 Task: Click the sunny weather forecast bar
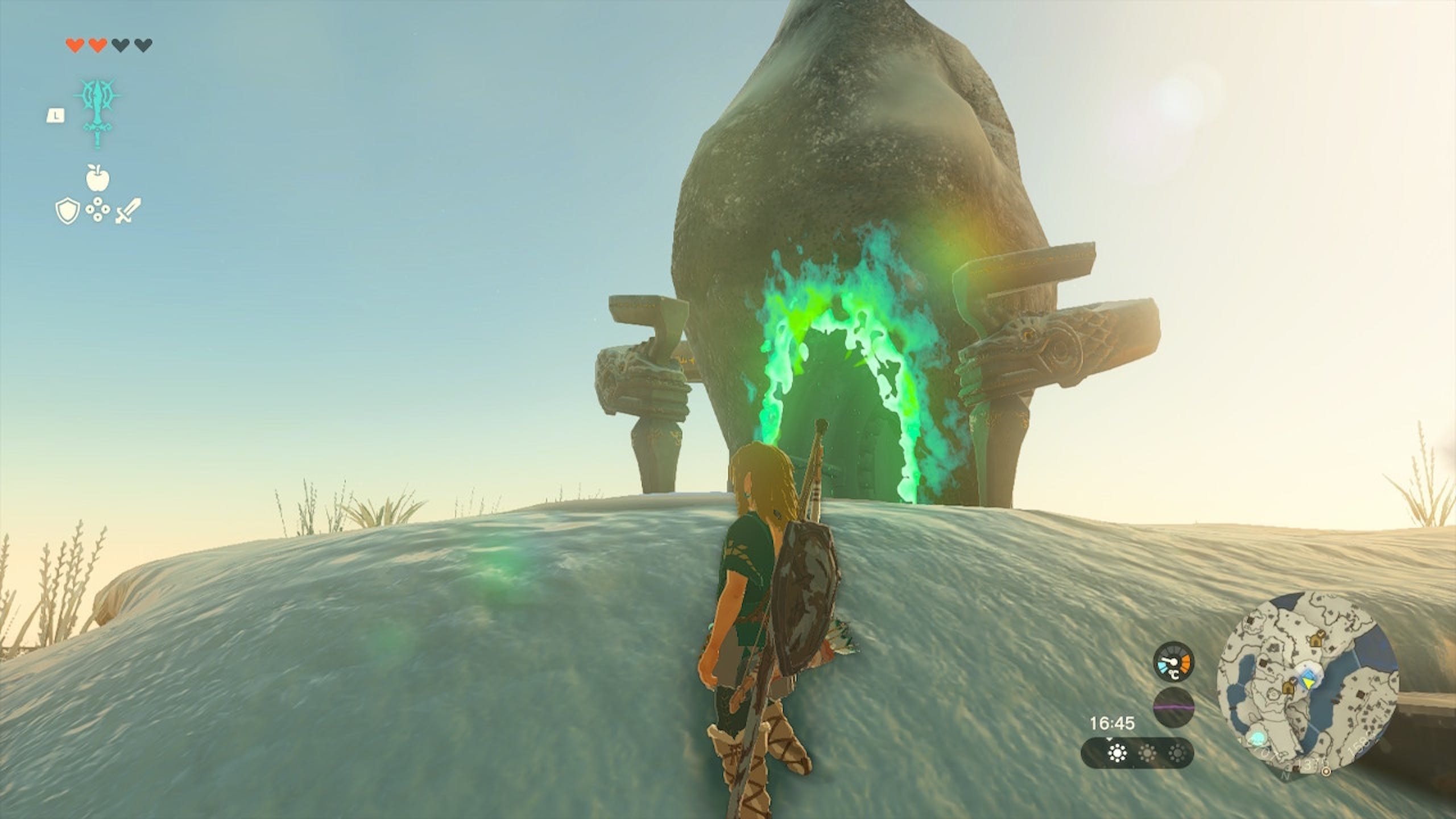[1136, 754]
